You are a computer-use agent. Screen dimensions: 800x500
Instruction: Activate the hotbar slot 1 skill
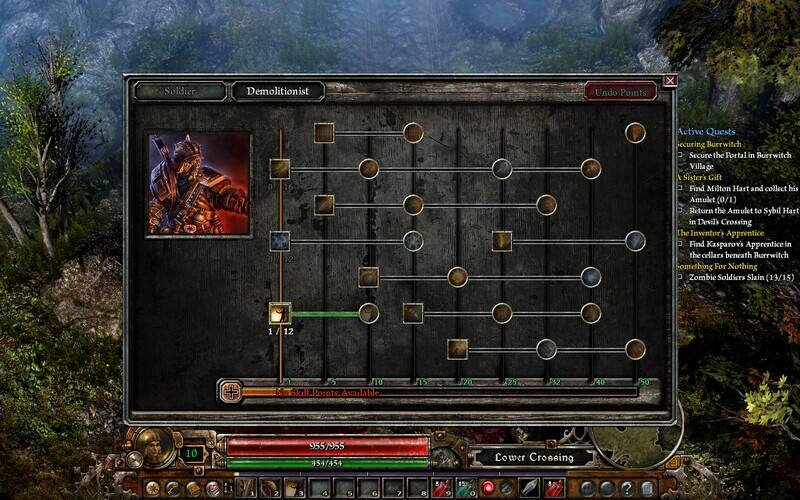(246, 488)
